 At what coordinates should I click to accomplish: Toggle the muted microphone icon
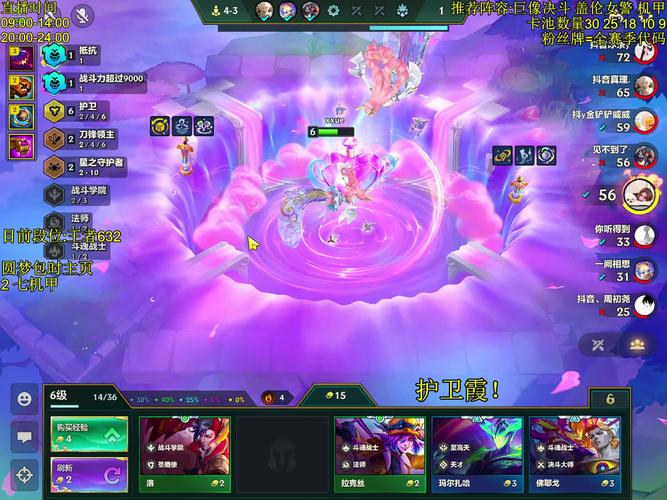click(82, 16)
